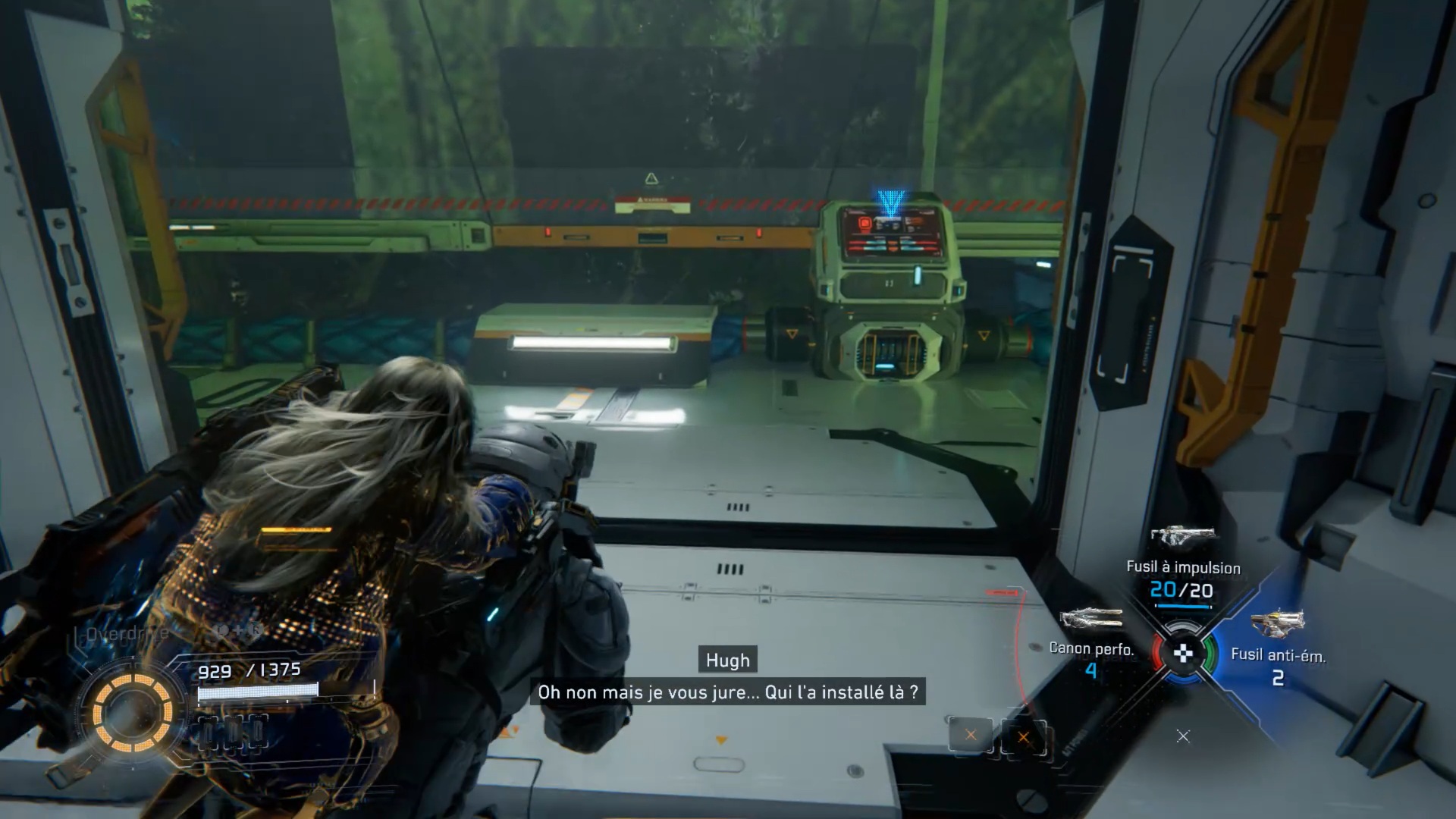Switch to the Canon perfo. weapon
The height and width of the screenshot is (819, 1456).
click(1091, 618)
